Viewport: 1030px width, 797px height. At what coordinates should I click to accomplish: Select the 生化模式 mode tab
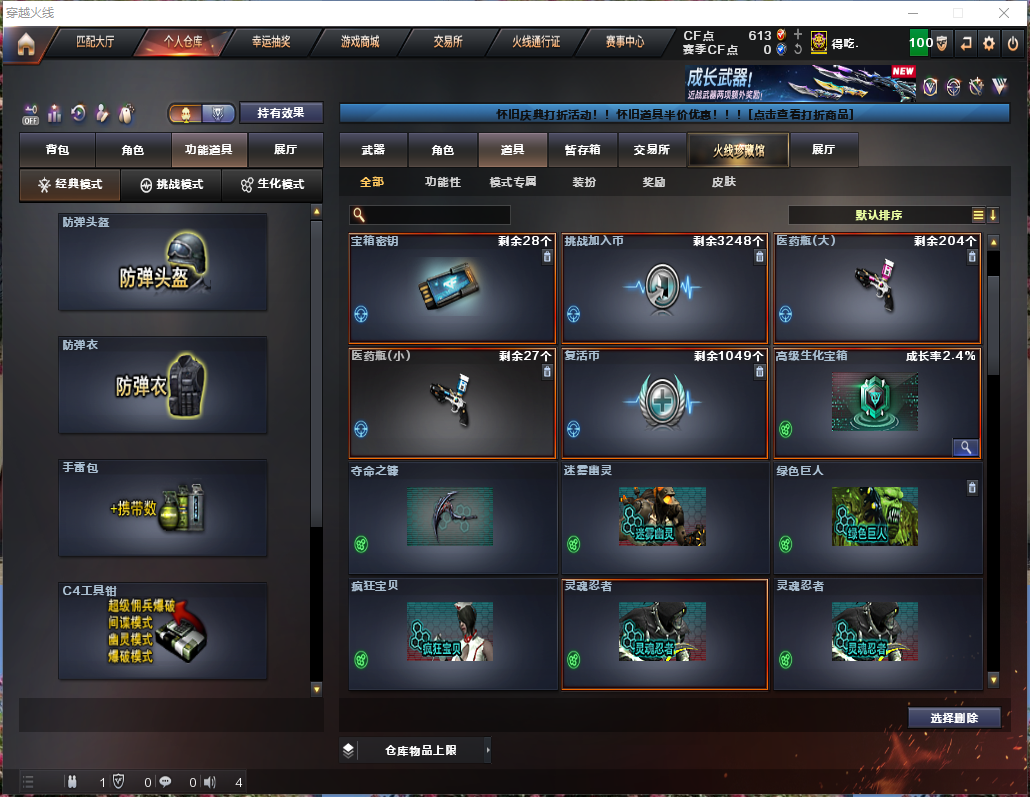pyautogui.click(x=272, y=185)
